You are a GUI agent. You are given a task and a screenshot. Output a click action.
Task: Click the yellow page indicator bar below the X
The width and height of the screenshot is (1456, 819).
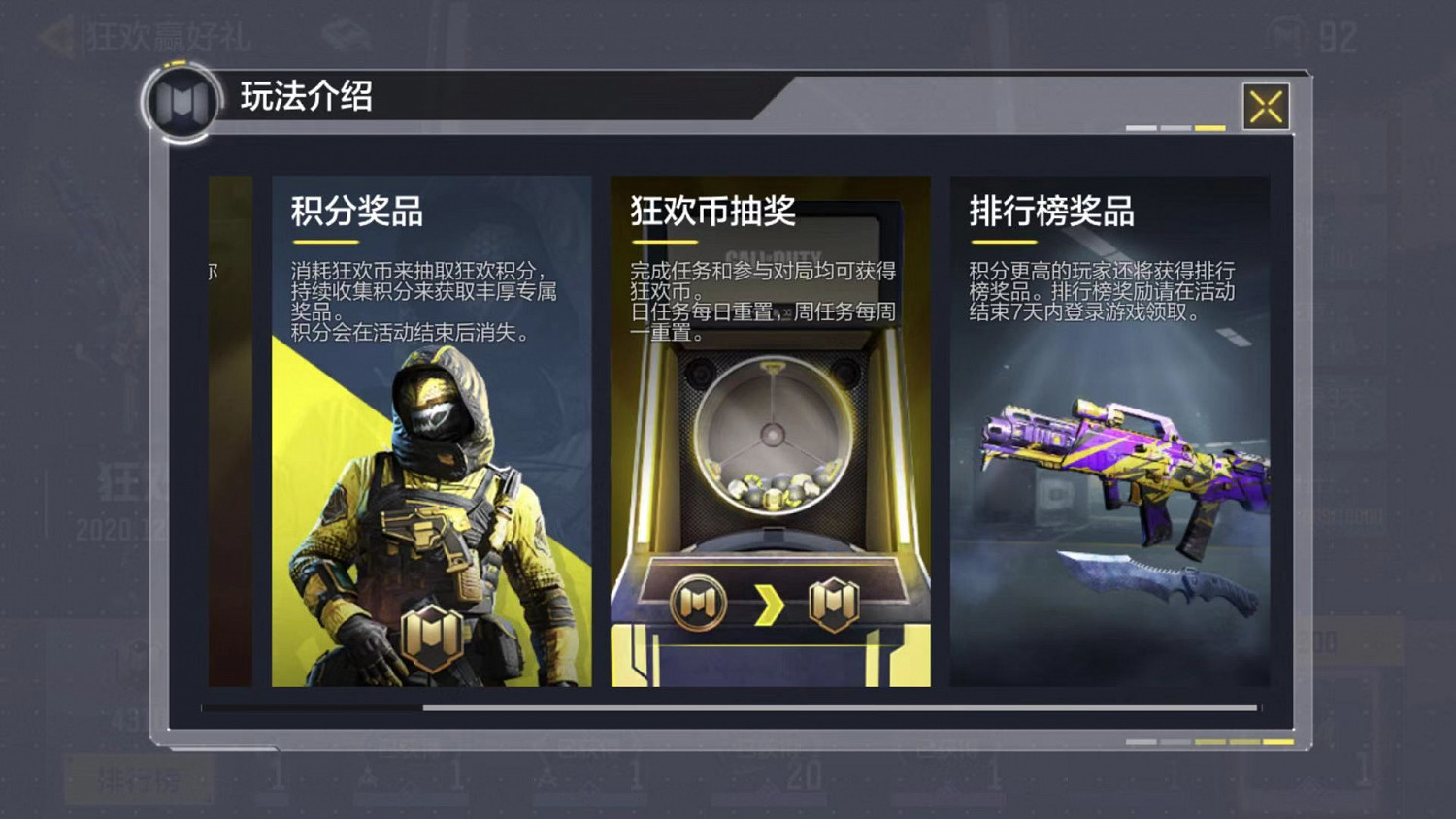(1211, 125)
